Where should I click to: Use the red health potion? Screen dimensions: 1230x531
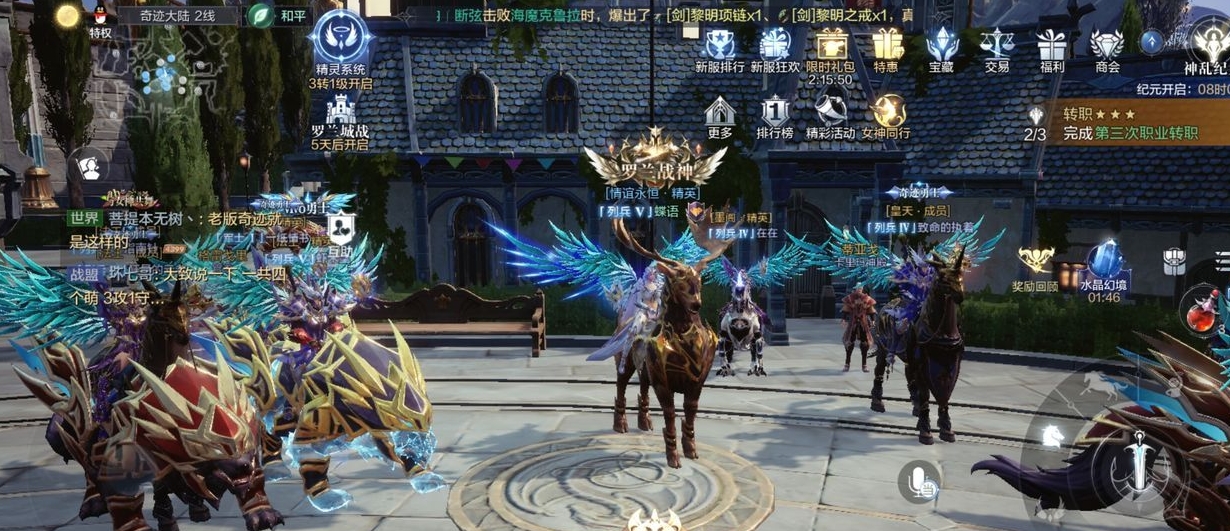pos(1202,310)
